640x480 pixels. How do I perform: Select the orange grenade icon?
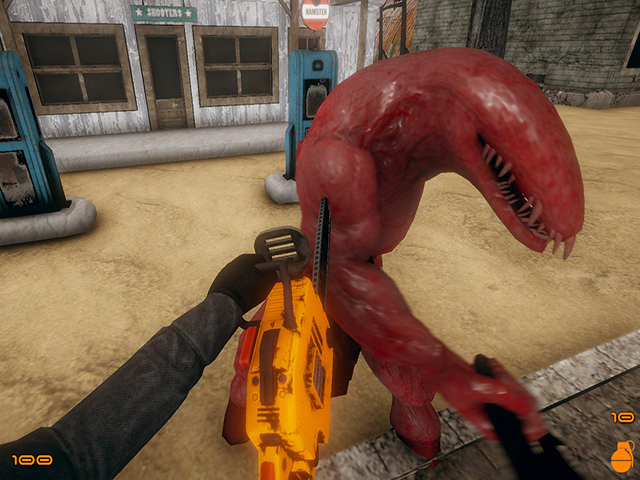621,455
